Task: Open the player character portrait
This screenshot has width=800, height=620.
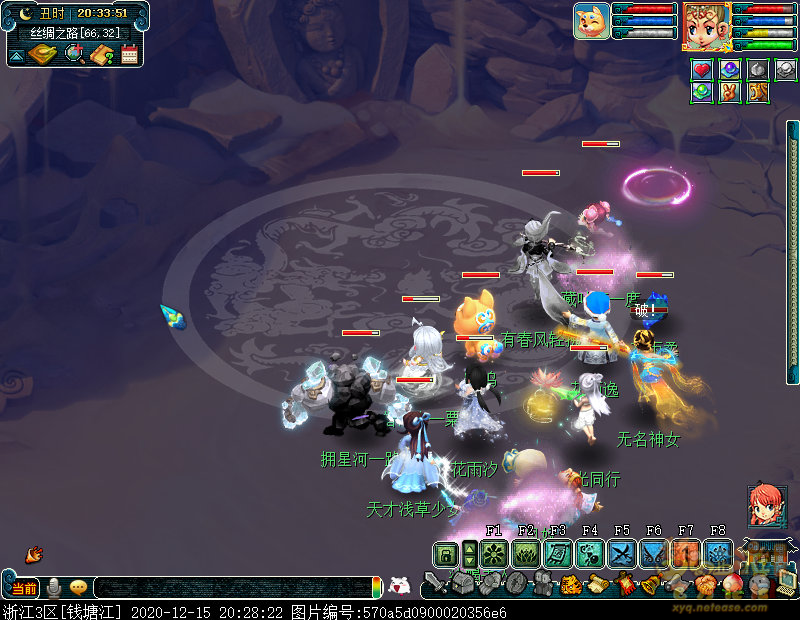Action: tap(706, 25)
